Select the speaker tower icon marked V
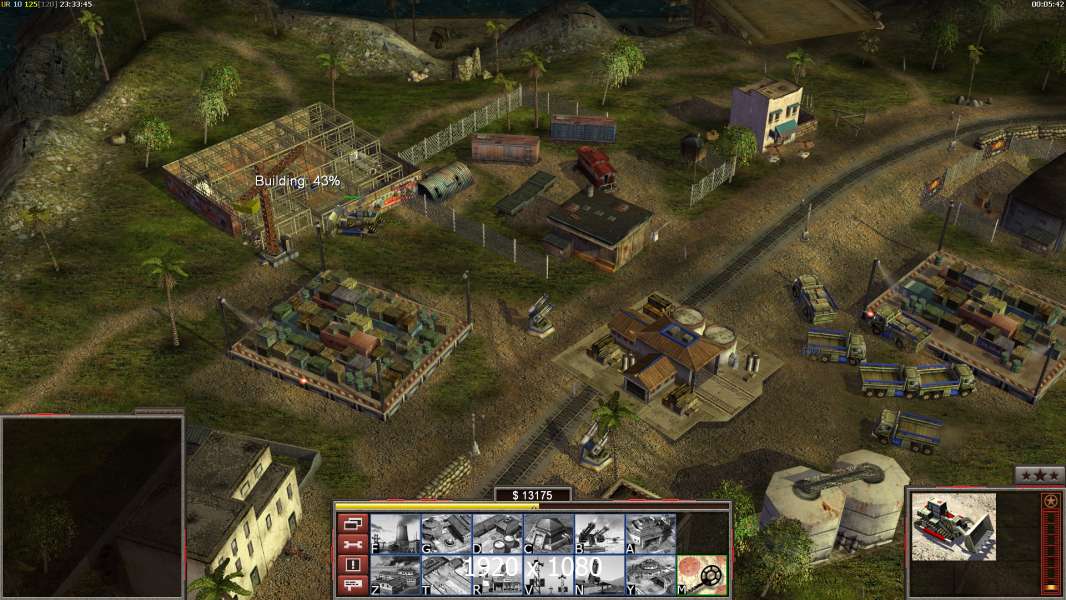Viewport: 1066px width, 600px height. (548, 575)
